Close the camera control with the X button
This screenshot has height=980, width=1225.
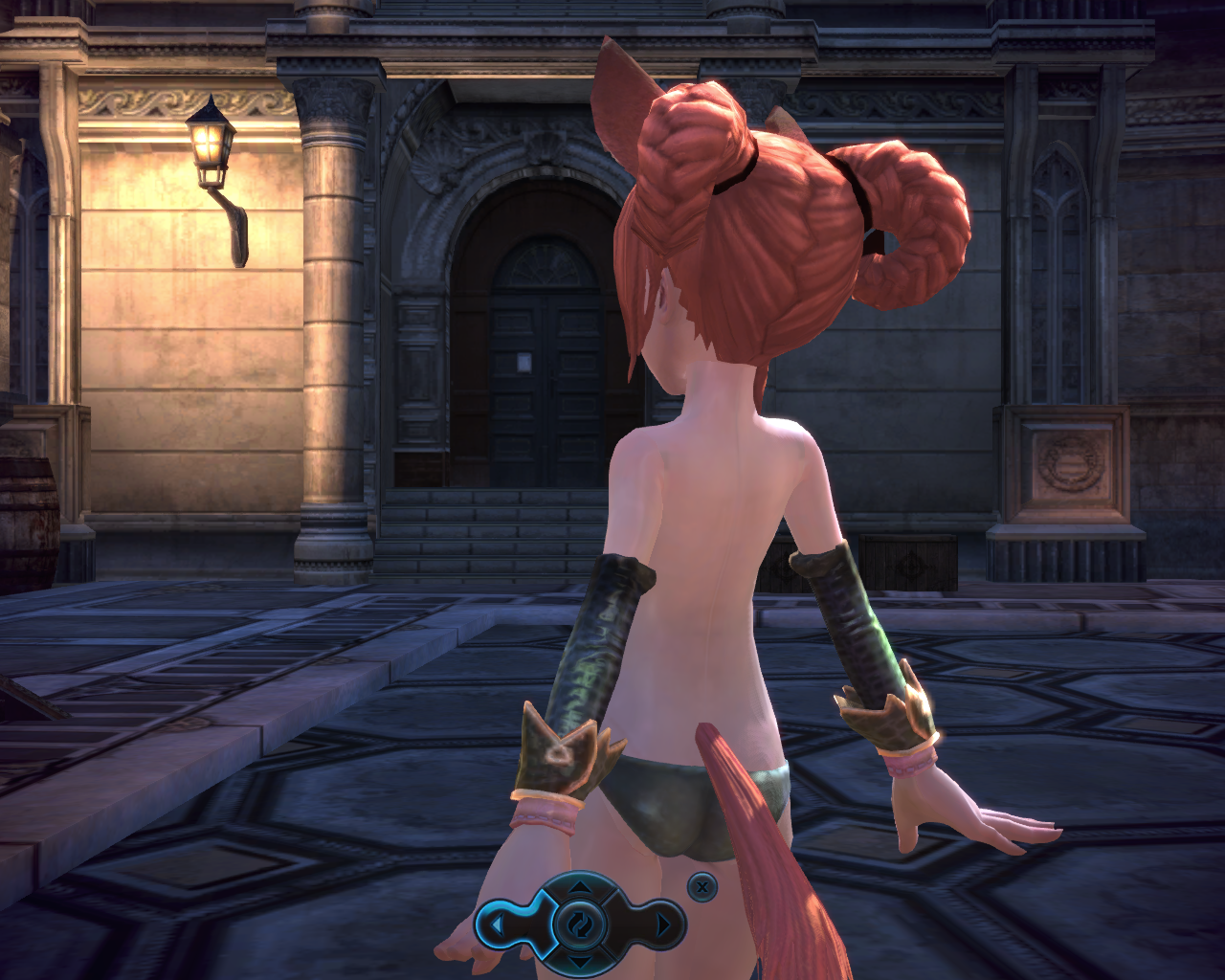pyautogui.click(x=702, y=887)
